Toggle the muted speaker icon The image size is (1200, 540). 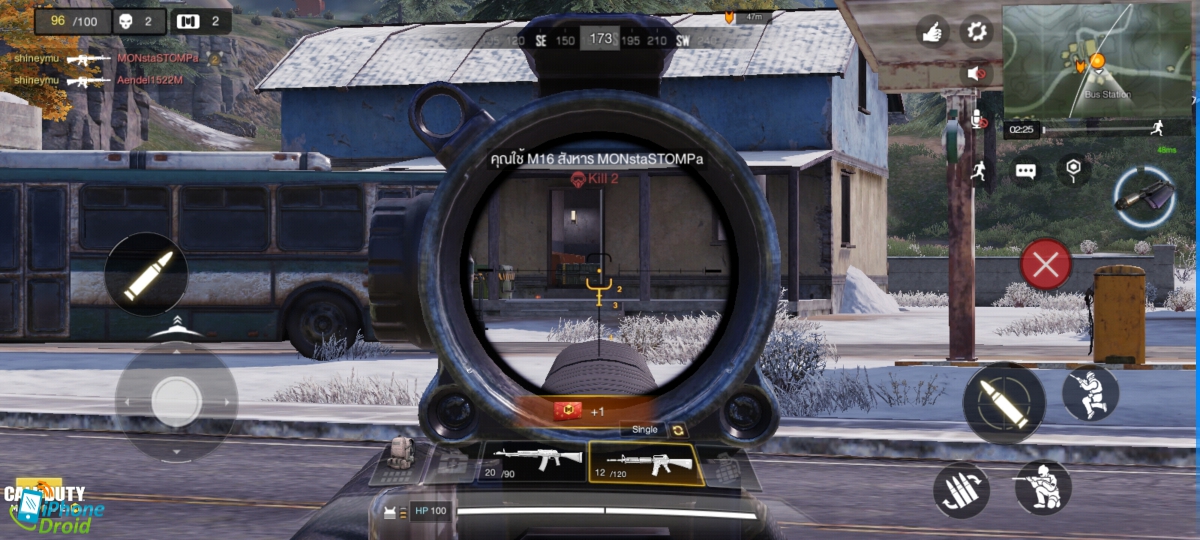click(x=976, y=73)
